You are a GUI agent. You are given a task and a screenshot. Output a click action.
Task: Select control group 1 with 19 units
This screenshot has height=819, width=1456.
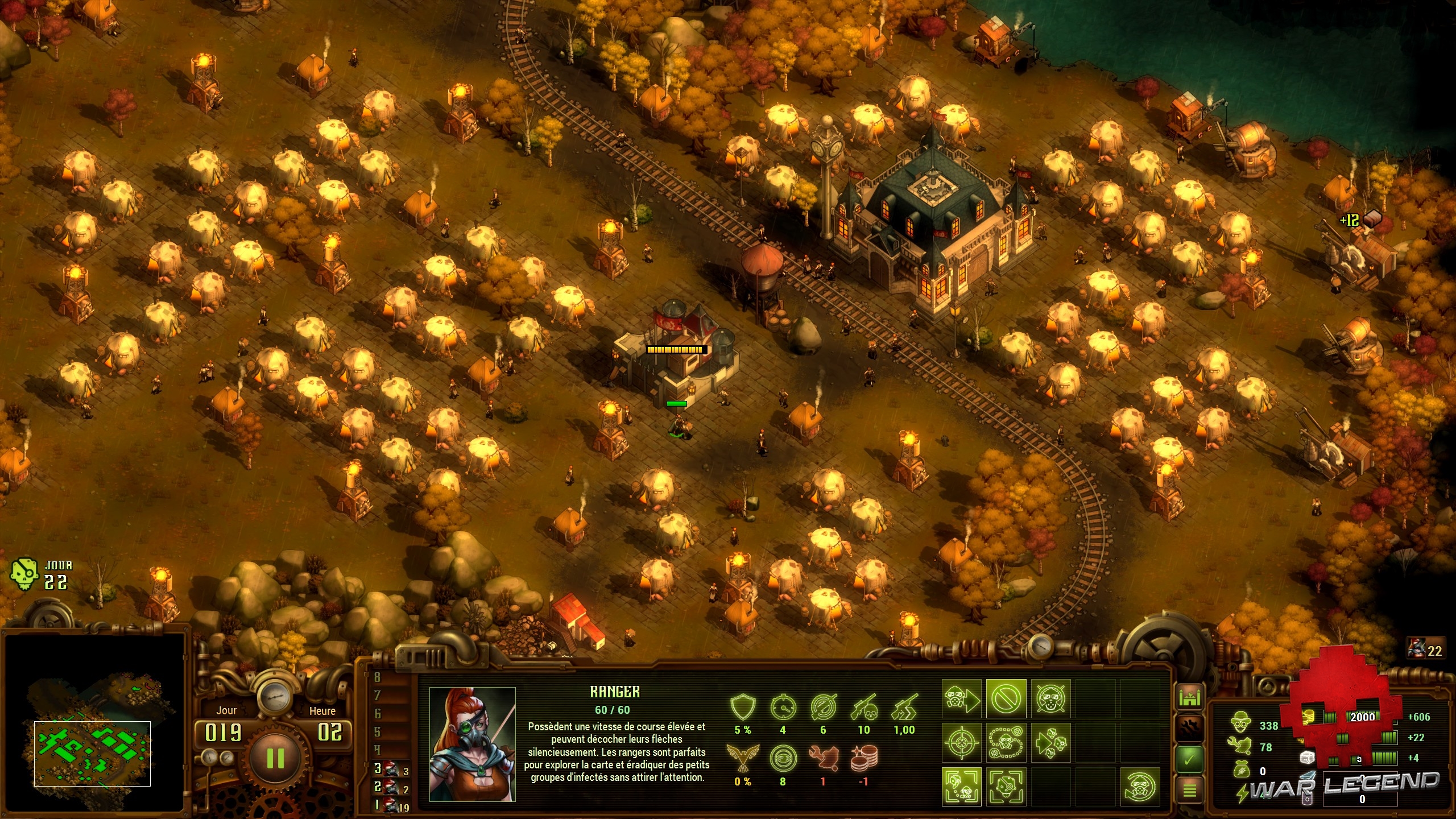tap(392, 805)
